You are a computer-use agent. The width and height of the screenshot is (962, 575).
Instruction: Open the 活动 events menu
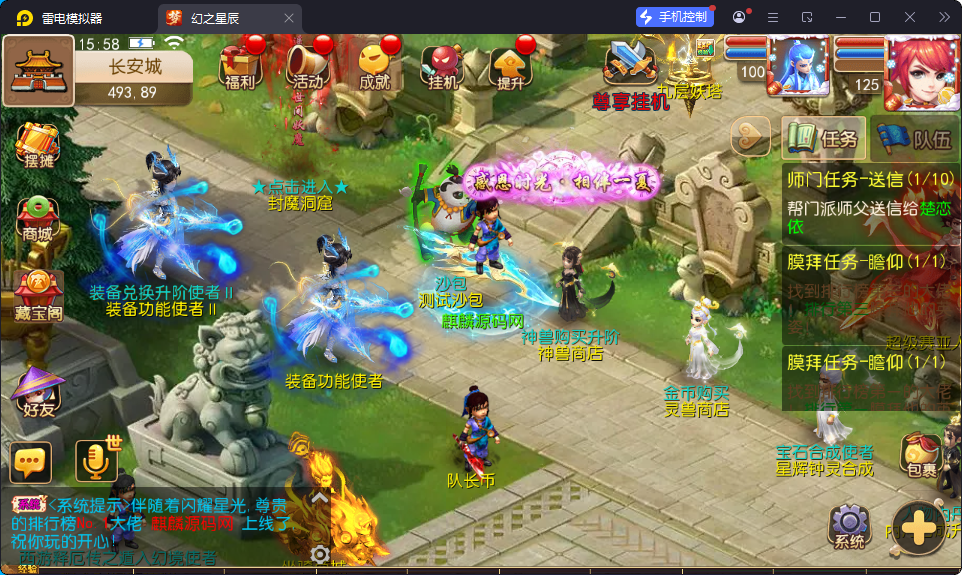(308, 66)
